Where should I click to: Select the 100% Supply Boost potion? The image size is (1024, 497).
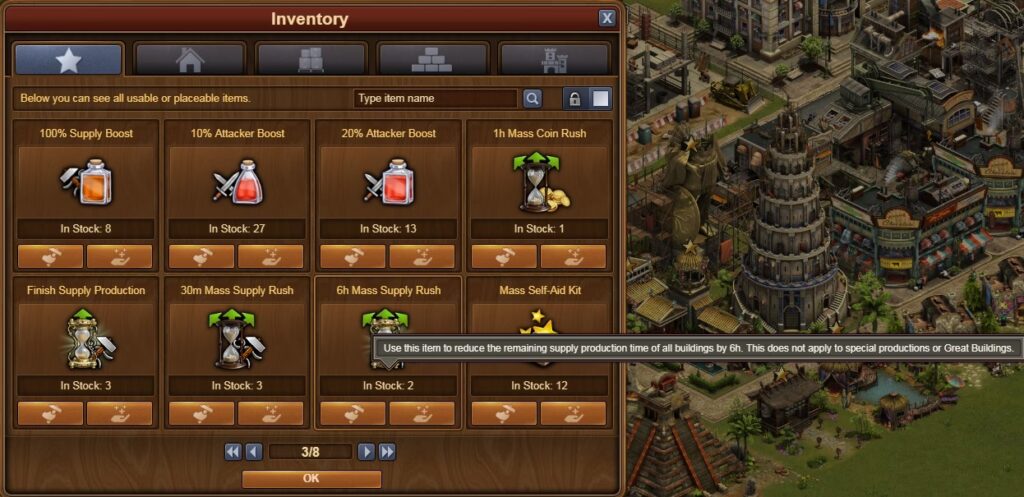tap(86, 182)
